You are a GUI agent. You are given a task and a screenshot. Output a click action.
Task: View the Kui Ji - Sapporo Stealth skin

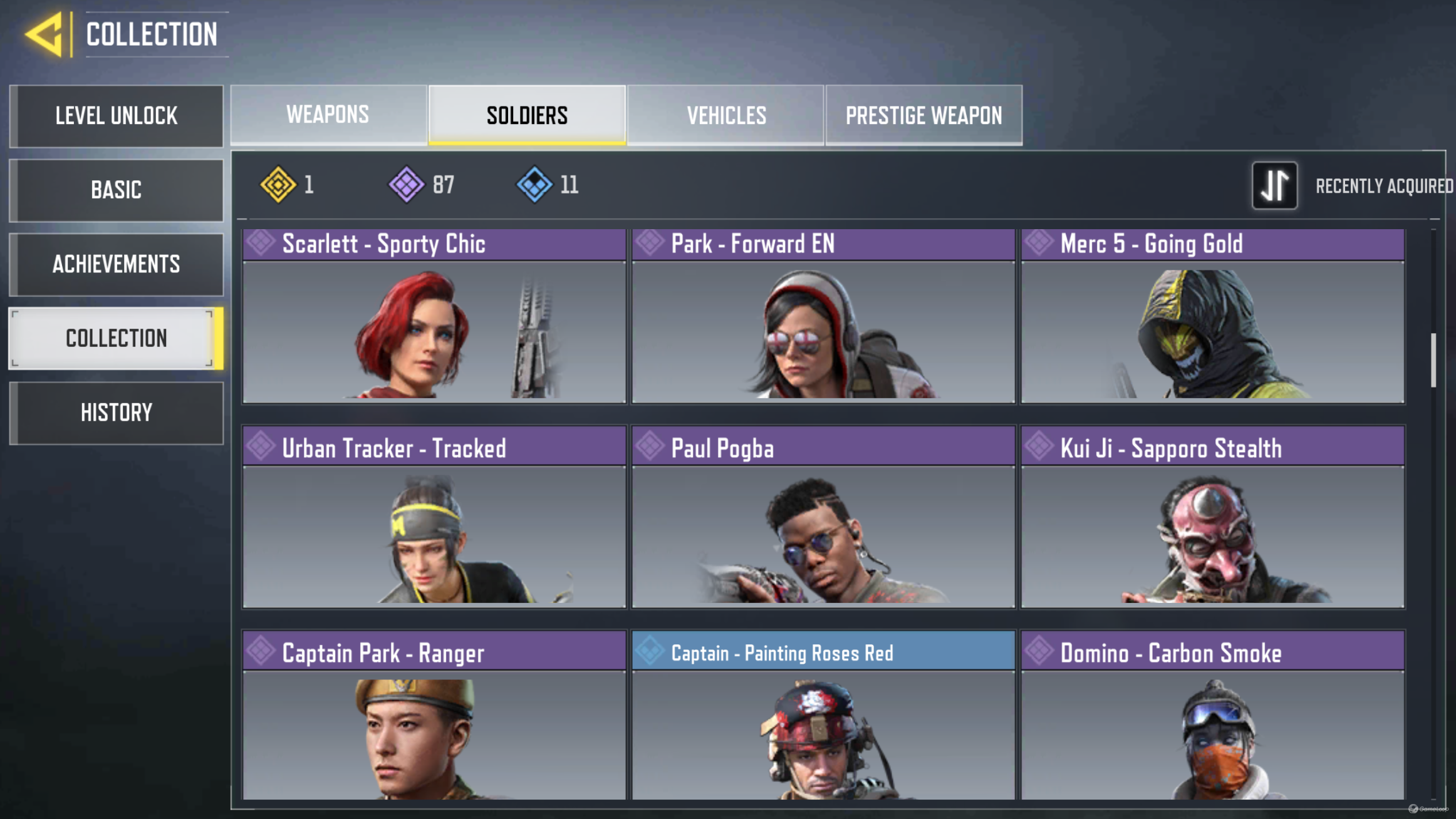point(1213,517)
